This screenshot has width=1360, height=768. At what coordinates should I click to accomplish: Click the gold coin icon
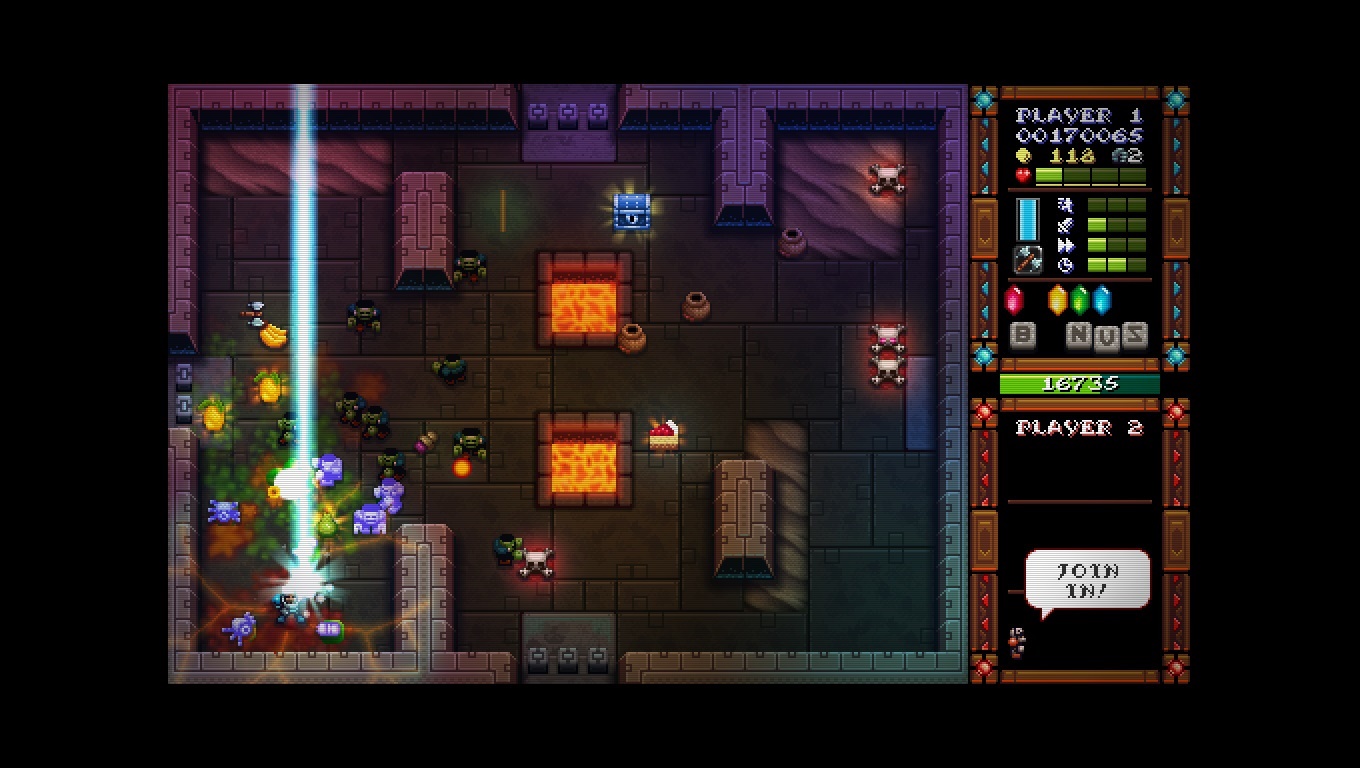1022,155
